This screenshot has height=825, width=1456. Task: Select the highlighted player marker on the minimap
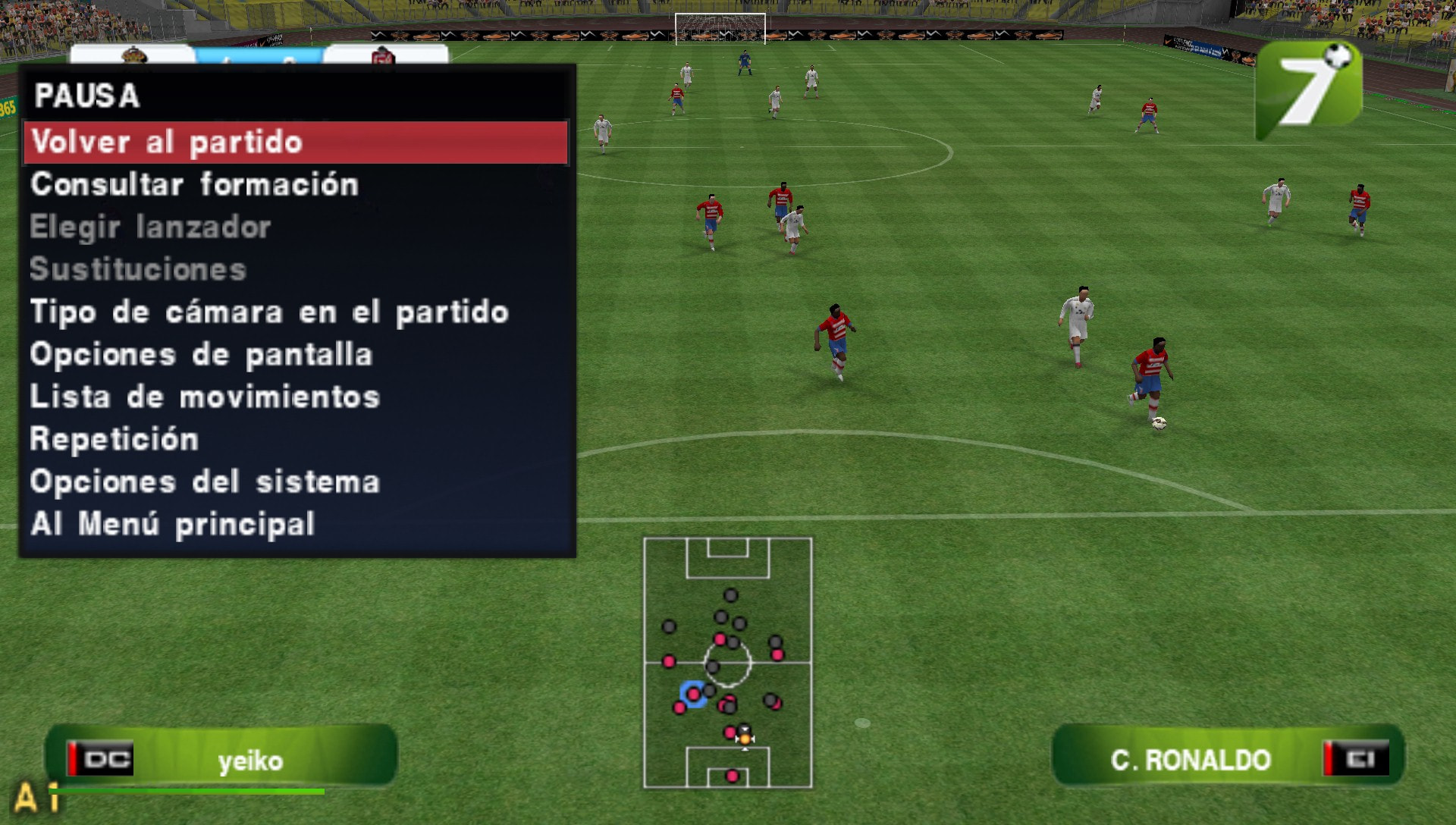click(x=695, y=692)
